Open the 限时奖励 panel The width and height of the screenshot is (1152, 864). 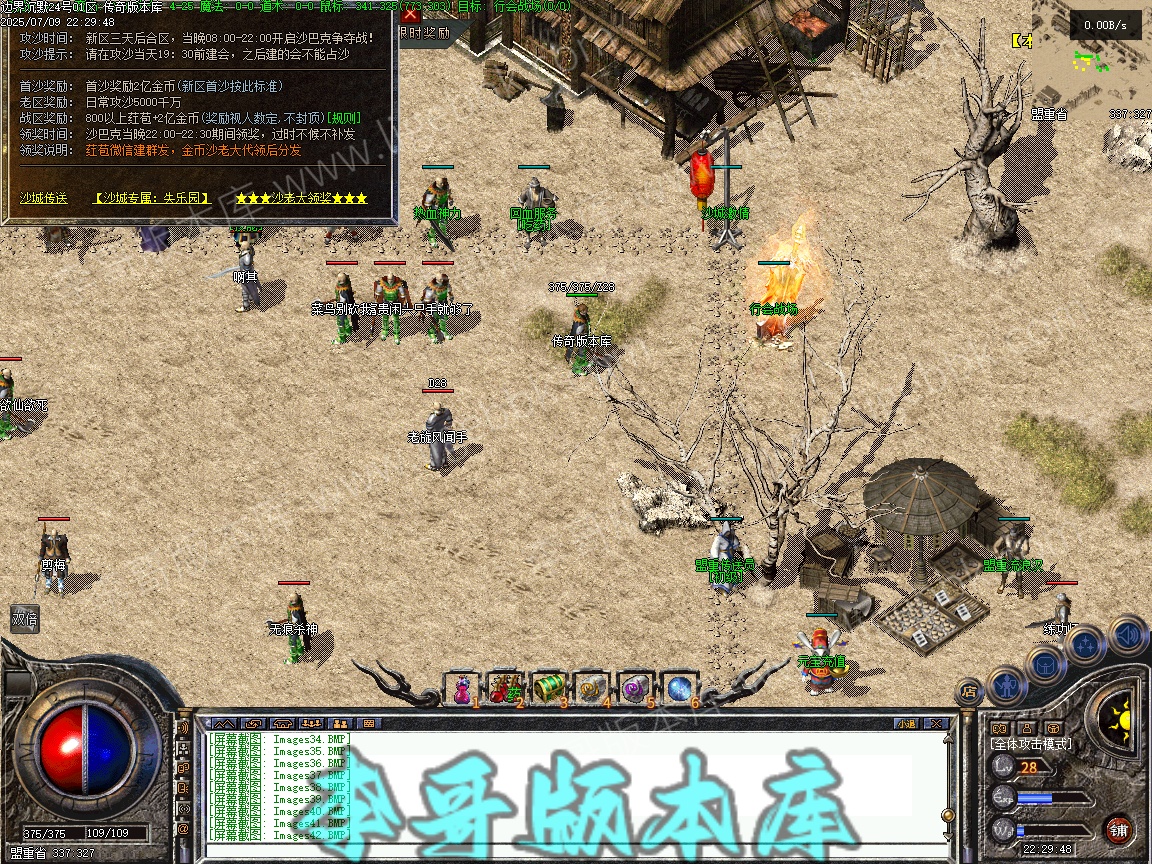(434, 33)
